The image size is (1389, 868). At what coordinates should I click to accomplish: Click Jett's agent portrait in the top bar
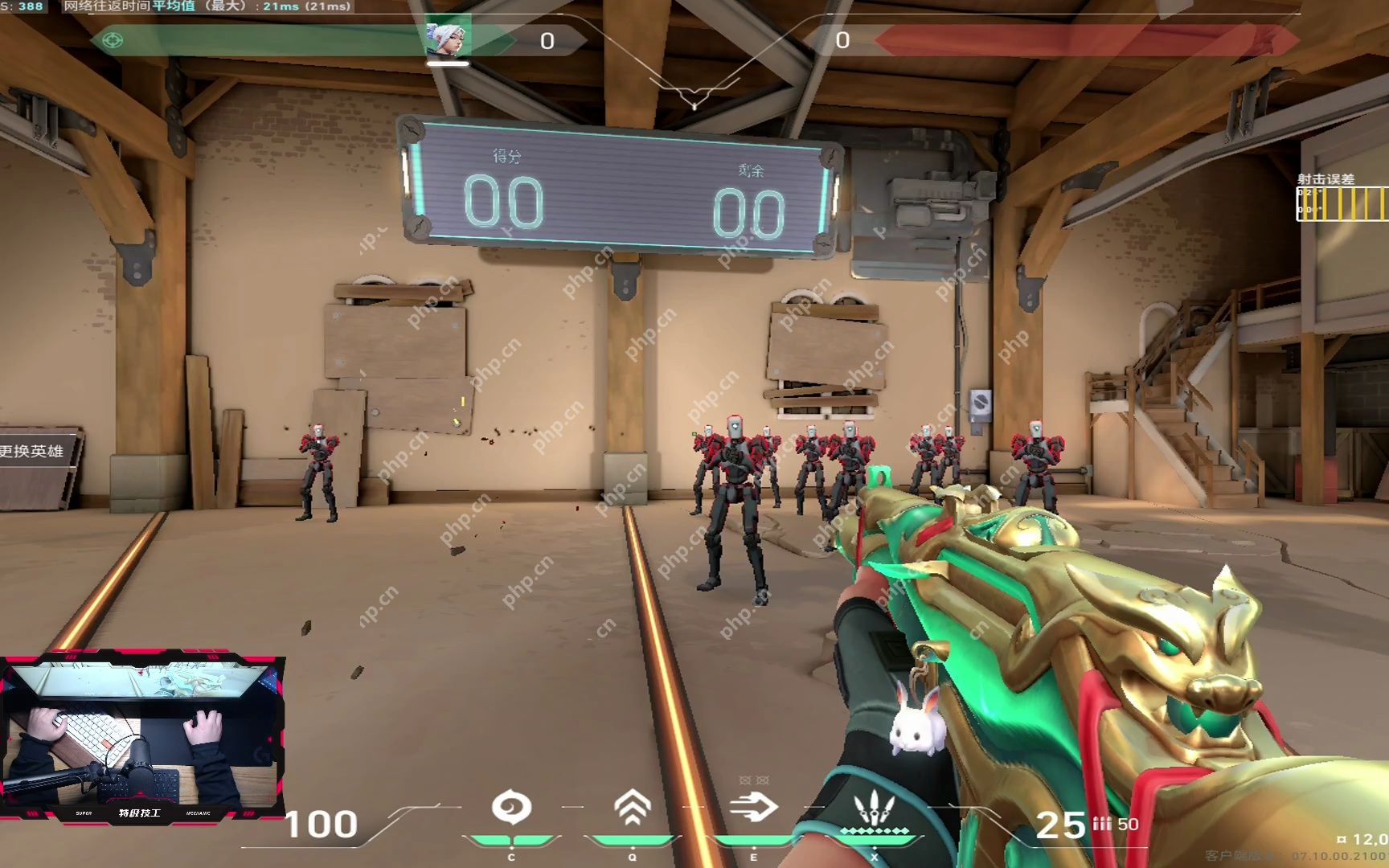tap(447, 38)
